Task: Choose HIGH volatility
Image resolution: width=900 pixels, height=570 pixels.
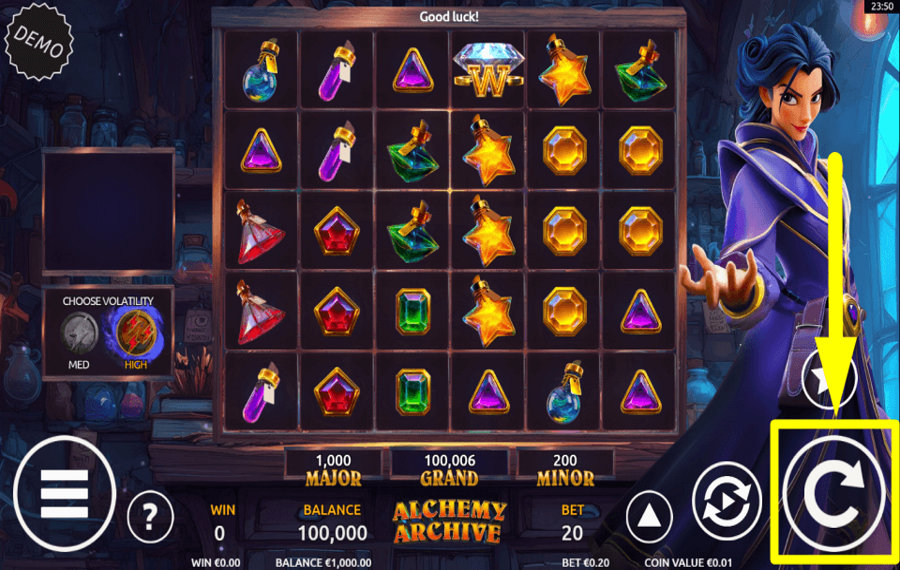Action: (x=137, y=332)
